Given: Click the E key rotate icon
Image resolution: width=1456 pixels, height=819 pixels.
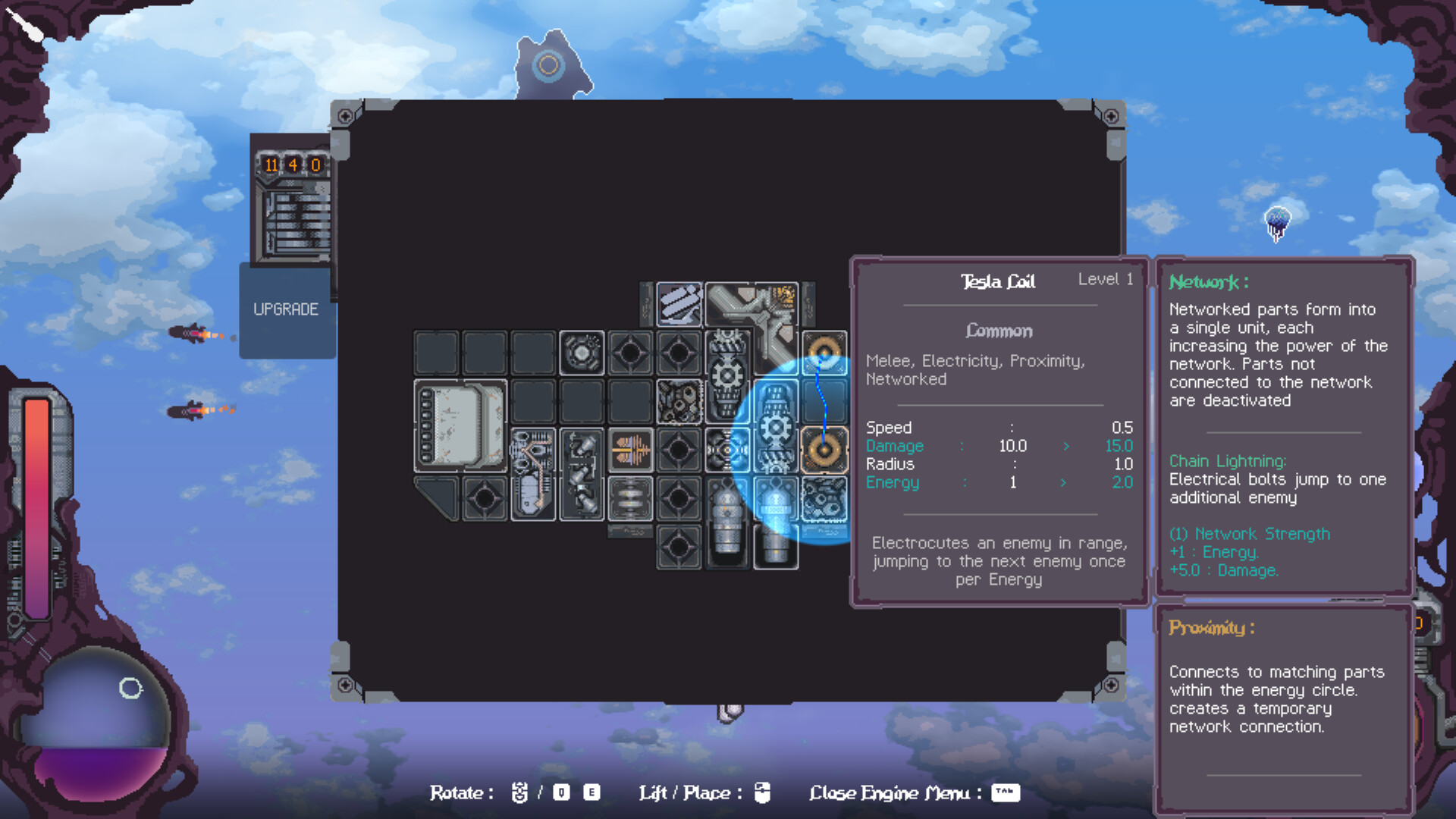Looking at the screenshot, I should coord(592,792).
